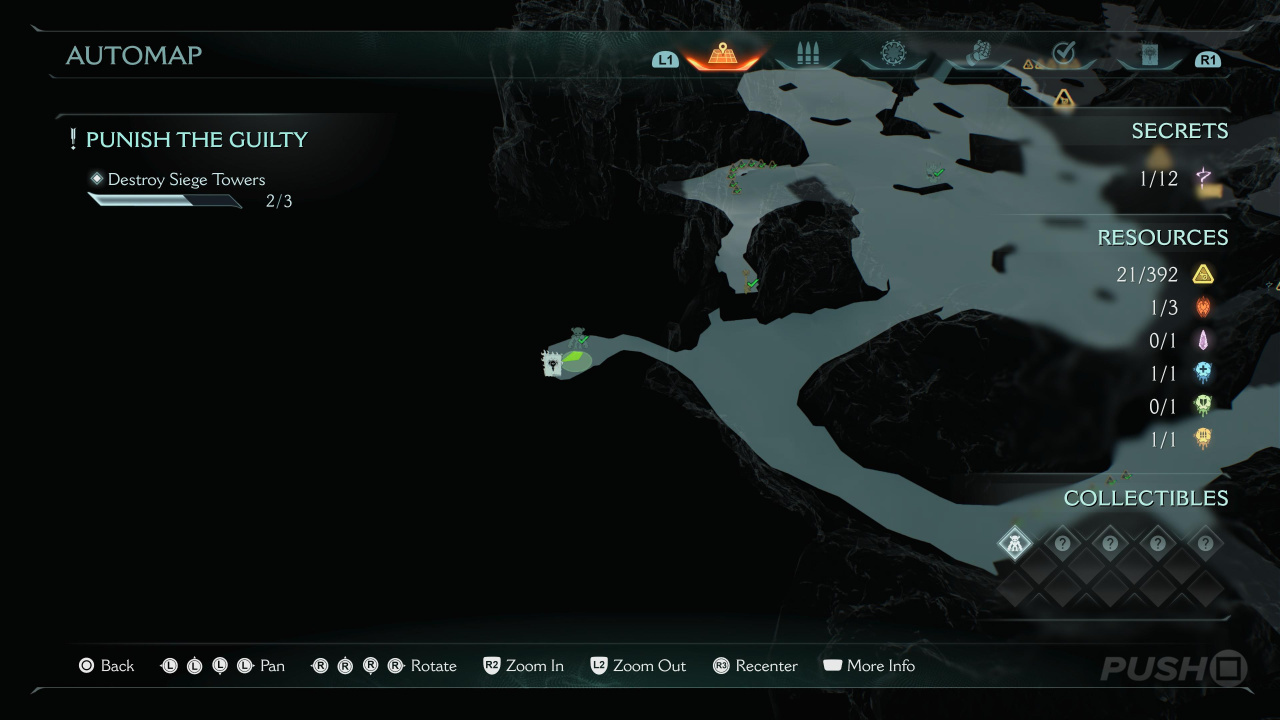Select the unlocked demon toy collectible
Viewport: 1280px width, 720px height.
[1014, 544]
